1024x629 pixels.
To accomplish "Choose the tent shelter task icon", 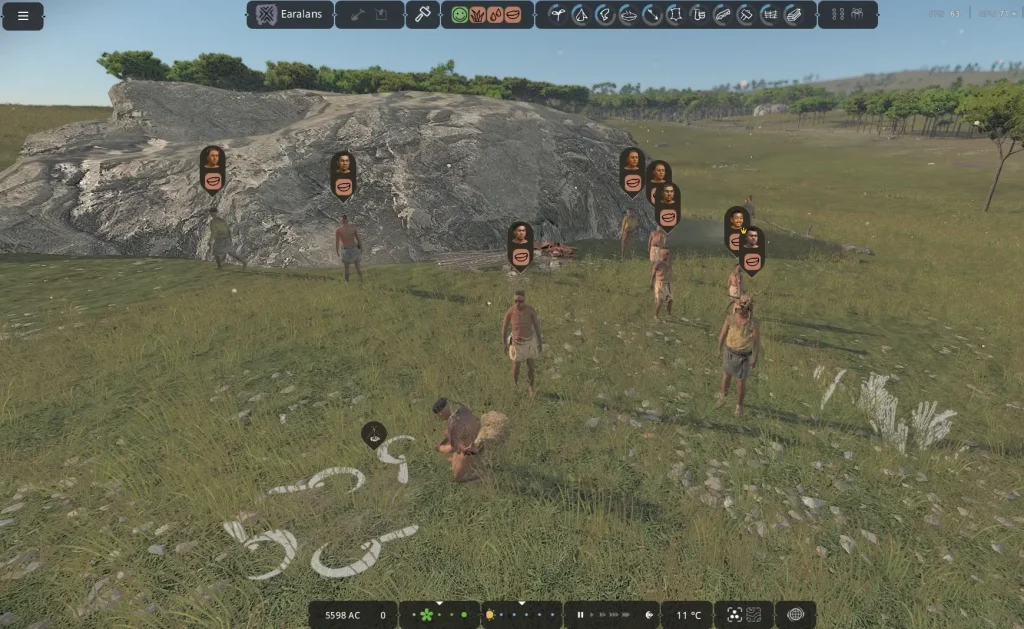I will 579,15.
